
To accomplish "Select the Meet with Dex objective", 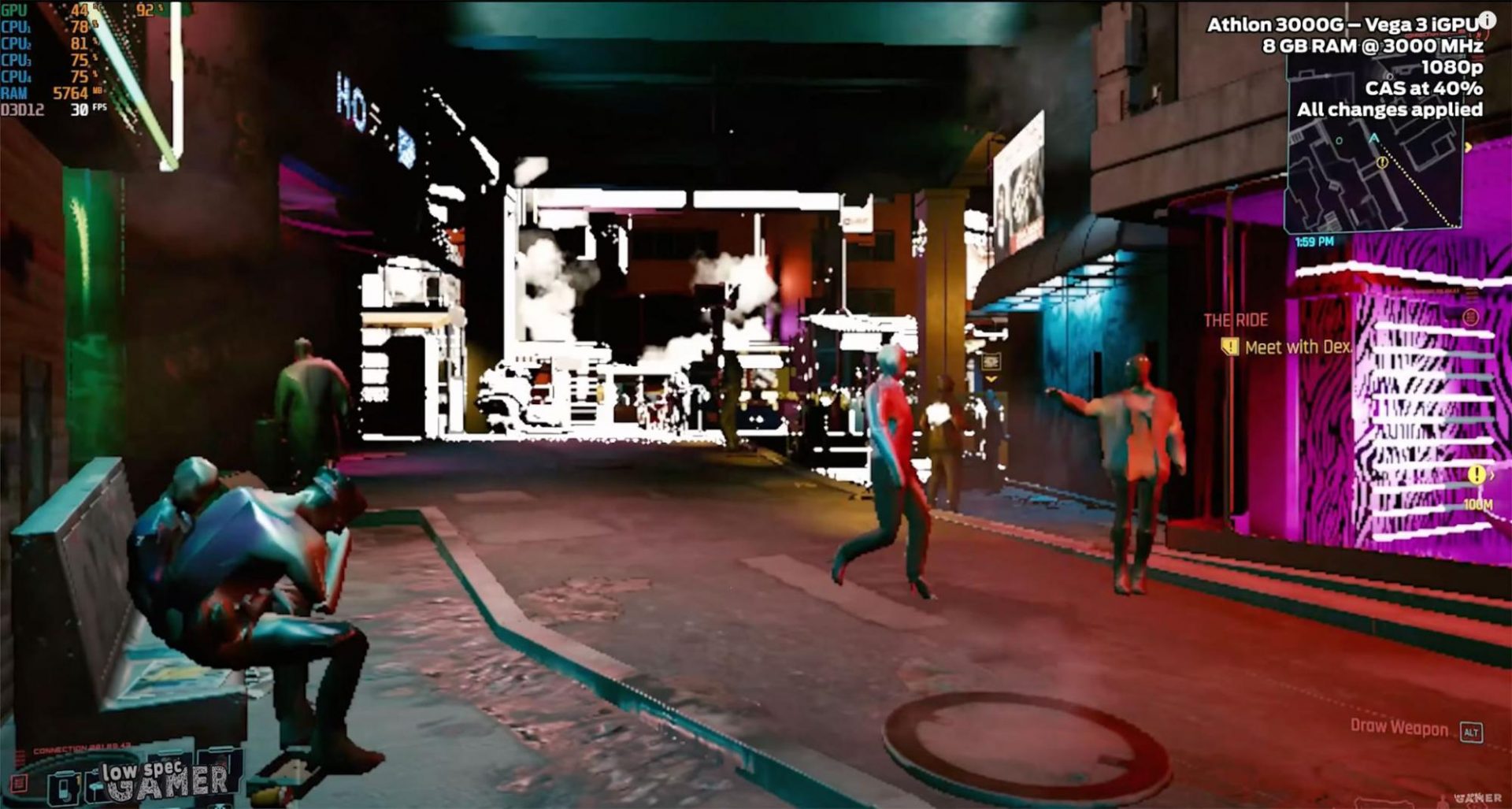I will (x=1296, y=347).
